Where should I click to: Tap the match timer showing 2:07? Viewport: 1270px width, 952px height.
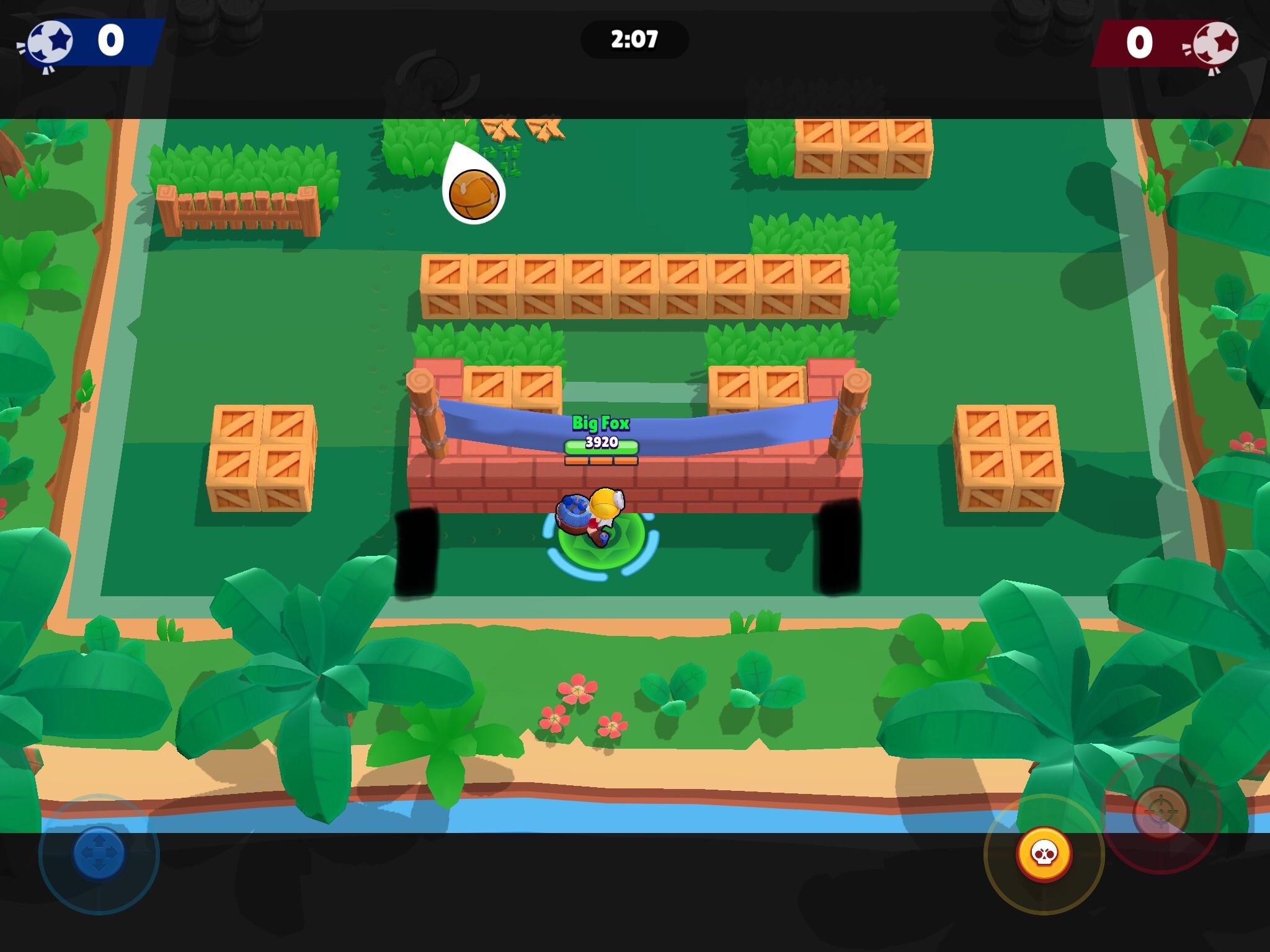634,40
